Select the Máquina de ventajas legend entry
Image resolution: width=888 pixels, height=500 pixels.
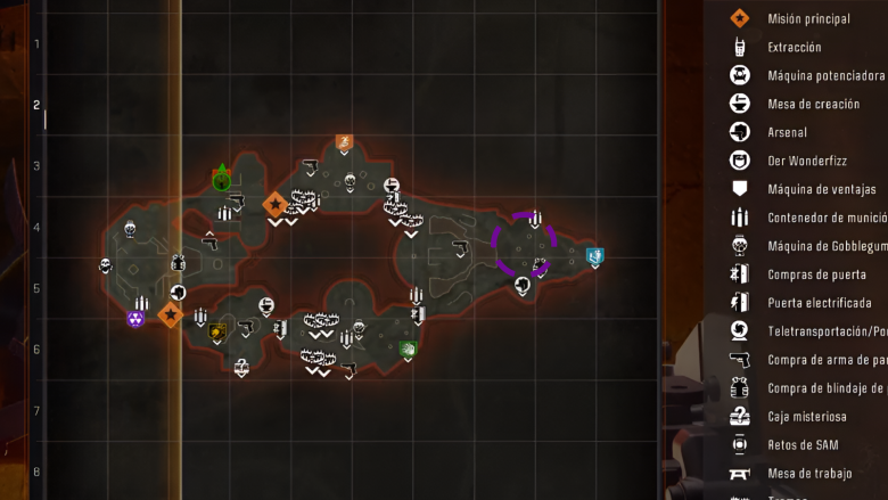(821, 189)
